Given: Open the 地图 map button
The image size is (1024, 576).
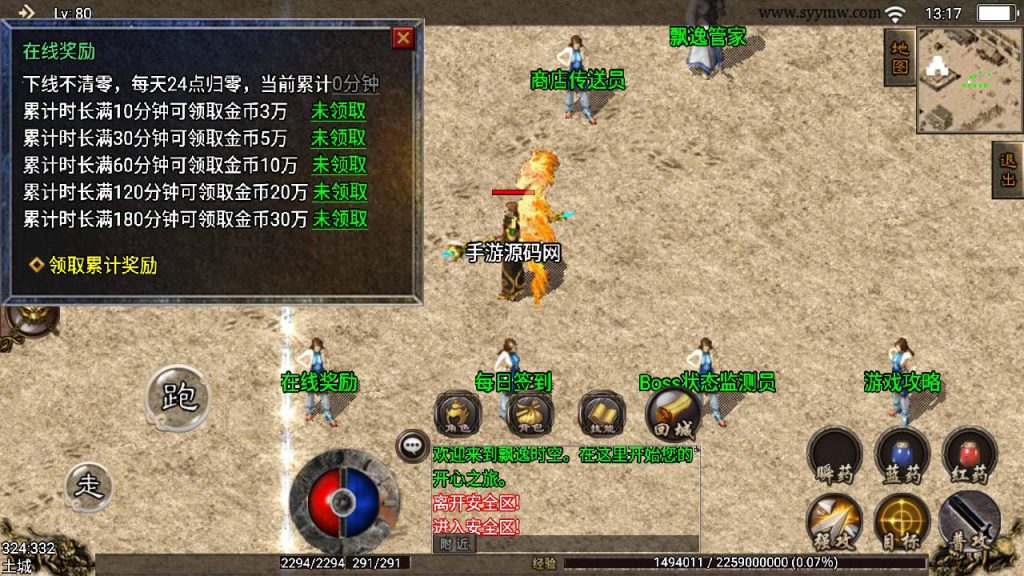Looking at the screenshot, I should pyautogui.click(x=899, y=57).
